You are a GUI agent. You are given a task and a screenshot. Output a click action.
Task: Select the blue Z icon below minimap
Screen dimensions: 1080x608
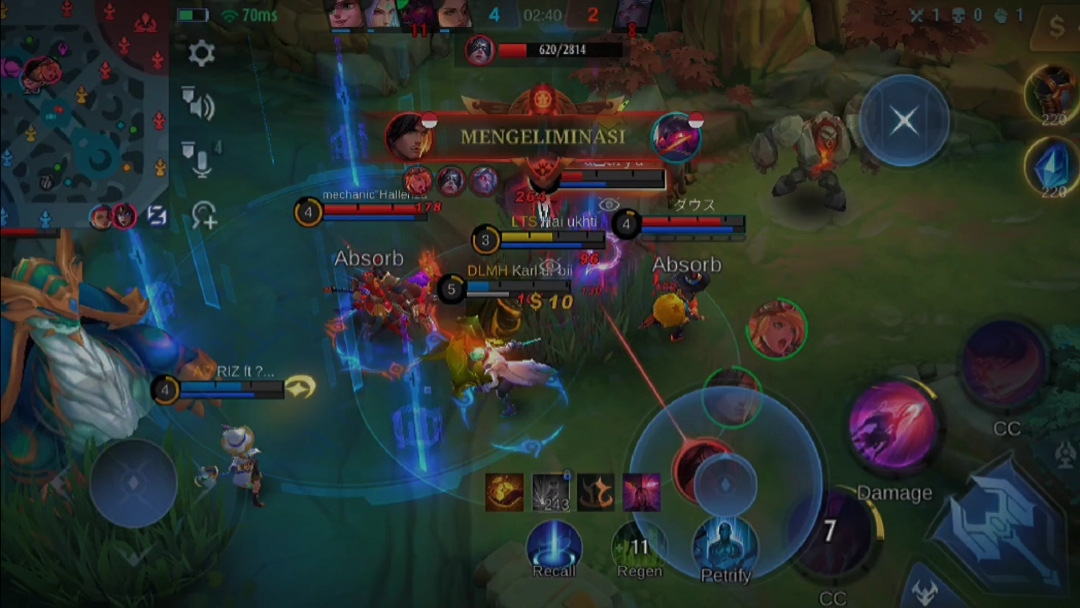point(157,215)
